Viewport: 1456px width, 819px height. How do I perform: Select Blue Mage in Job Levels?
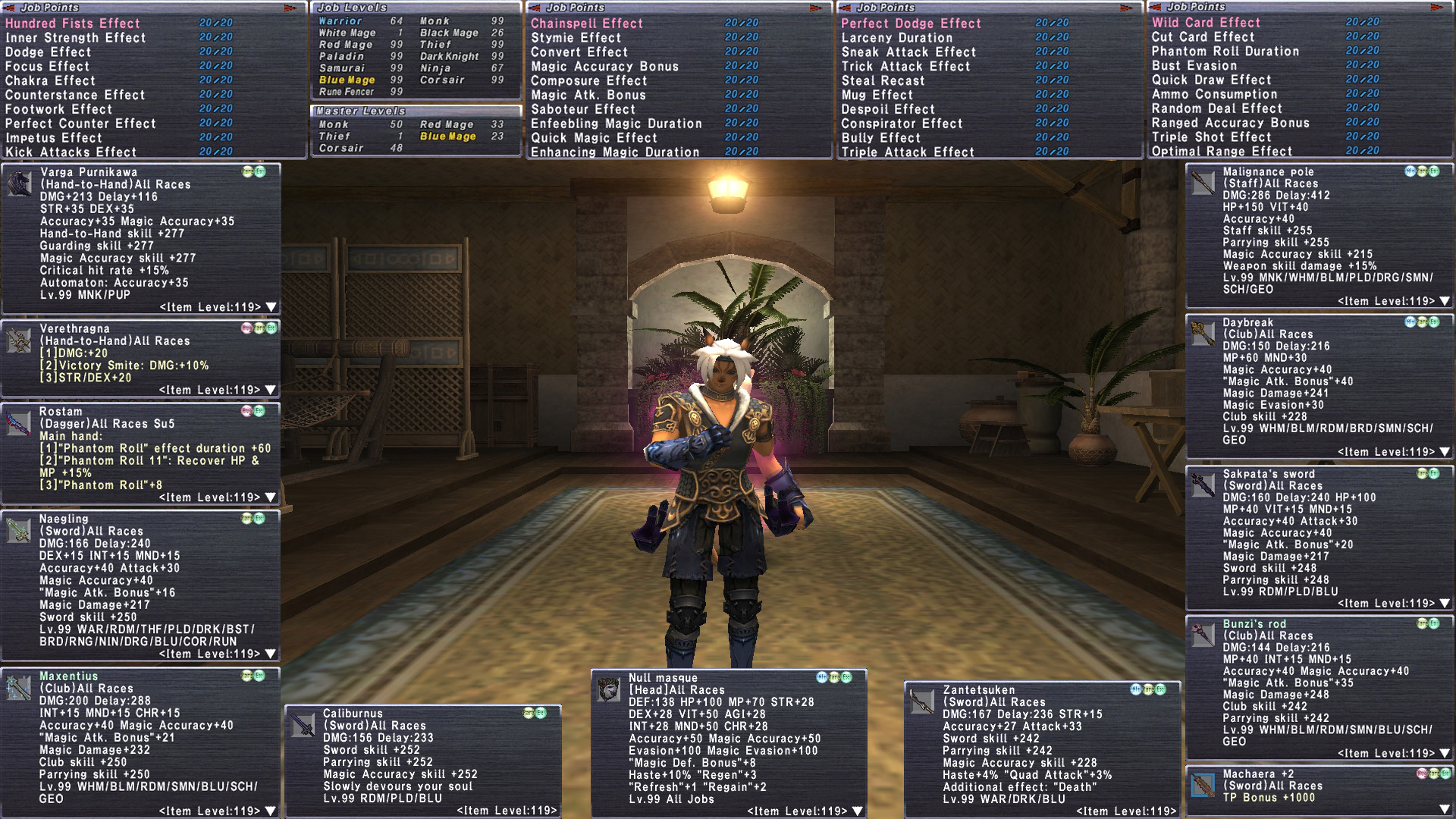(347, 80)
